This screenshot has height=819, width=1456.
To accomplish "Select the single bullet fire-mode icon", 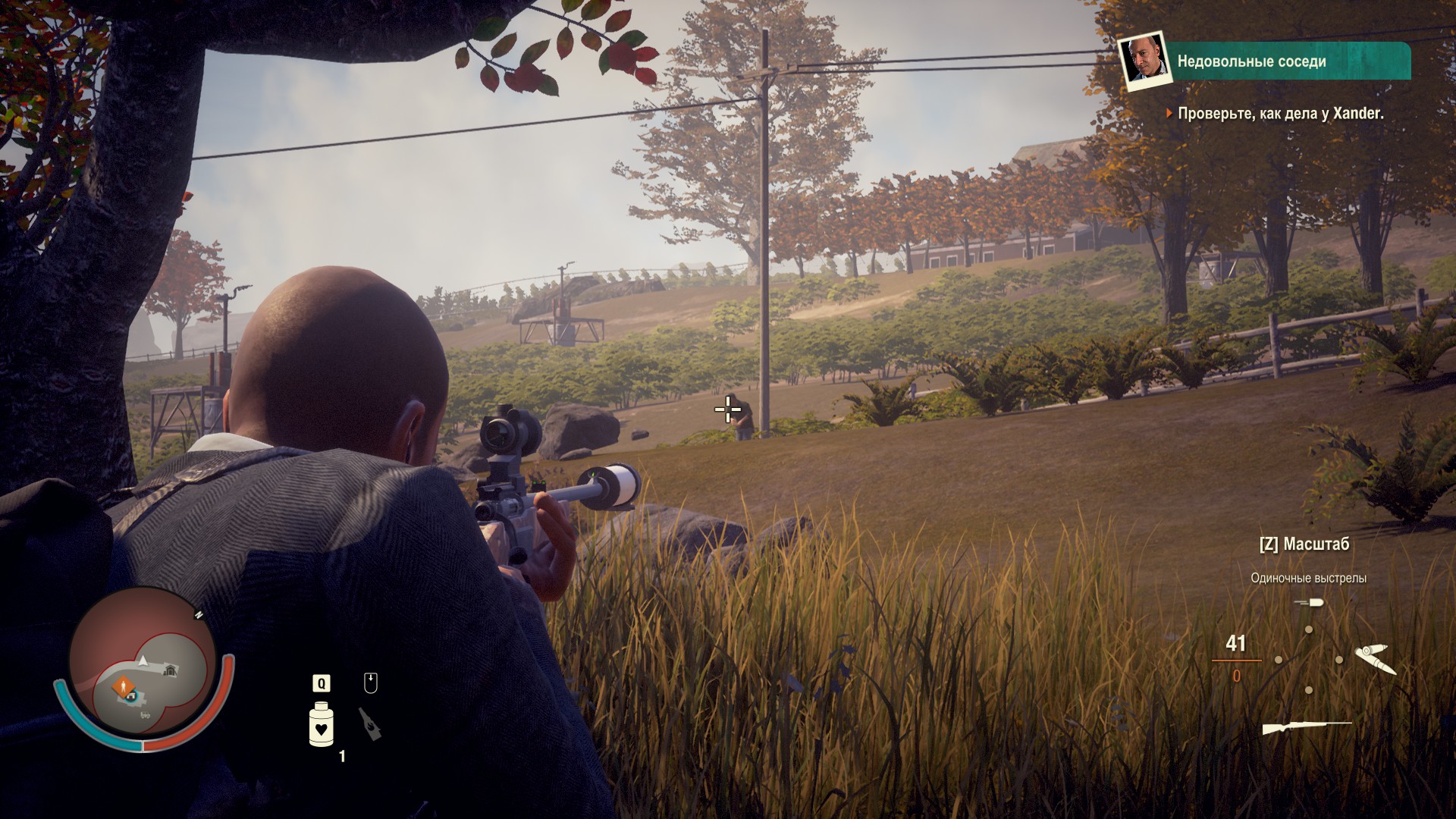I will 1309,603.
